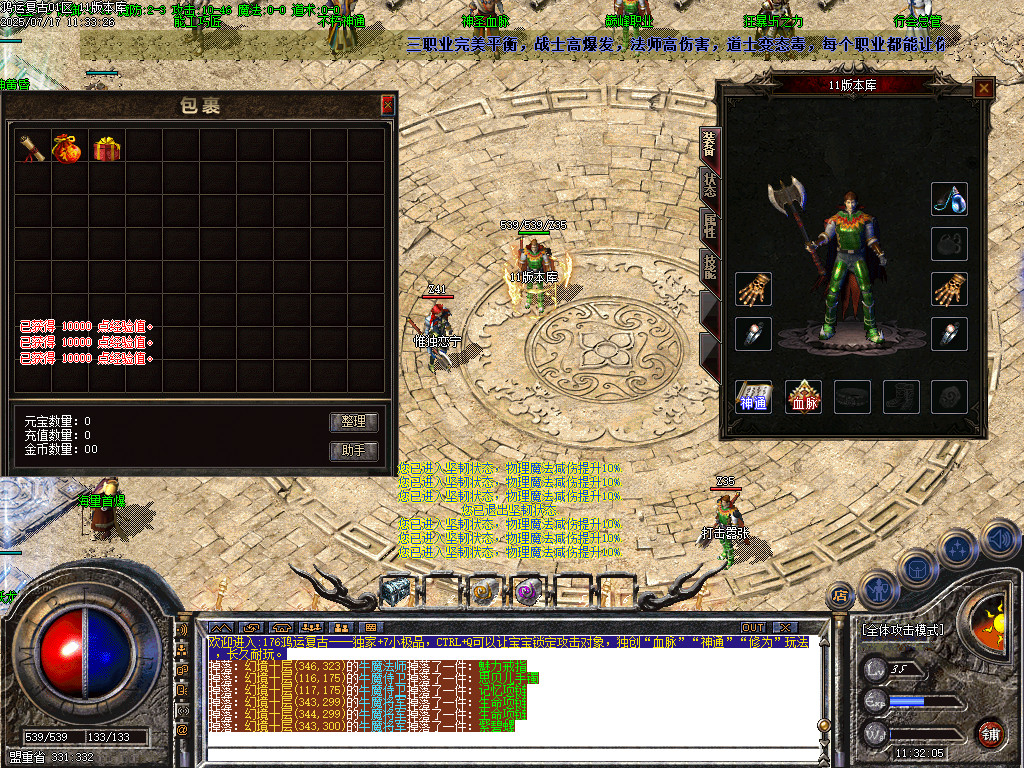Open the 神通 book slot

coord(753,397)
